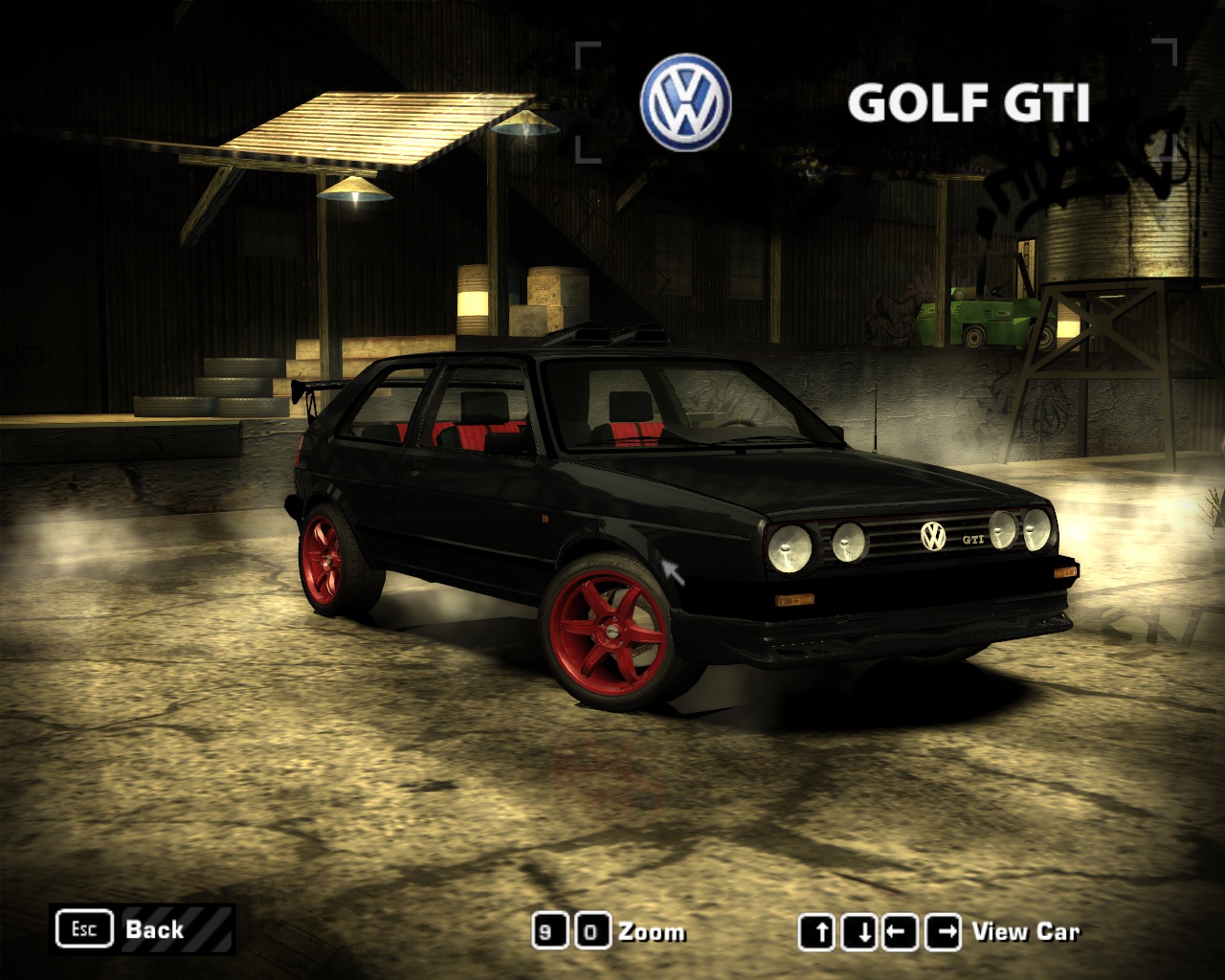Go back using the Back button
Viewport: 1225px width, 980px height.
point(144,929)
